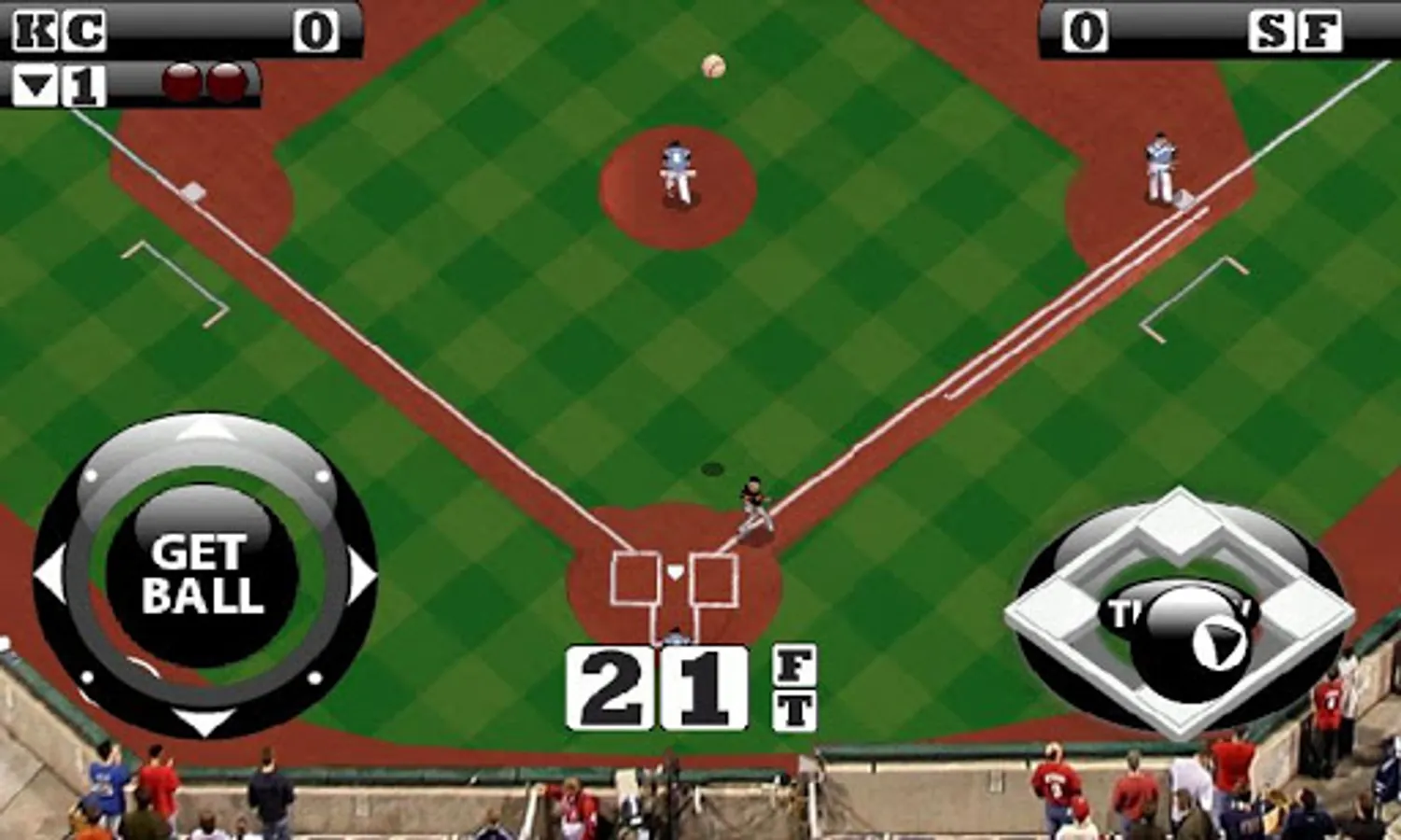1401x840 pixels.
Task: Tap the bottom-of-inning triangle indicator
Action: click(x=35, y=84)
